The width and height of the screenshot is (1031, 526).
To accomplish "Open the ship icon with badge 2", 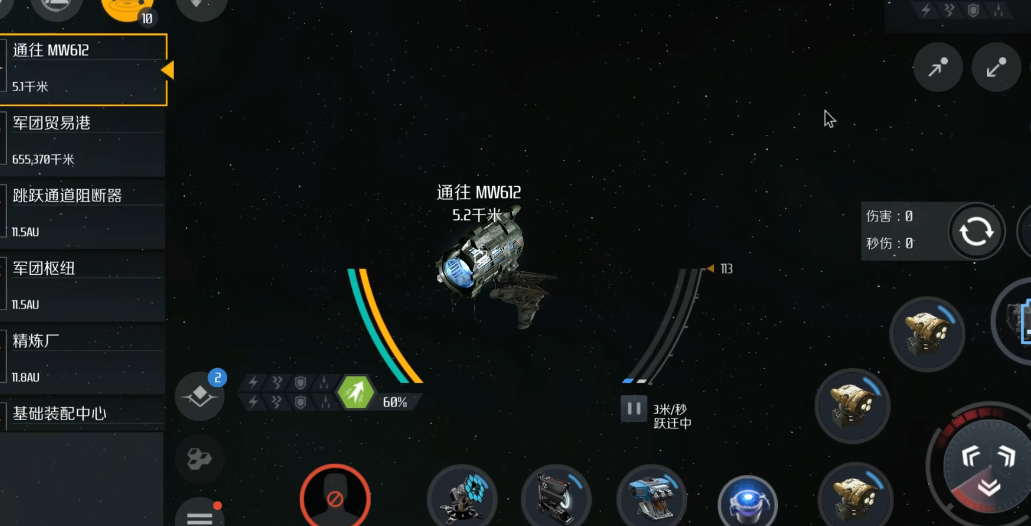I will 200,396.
